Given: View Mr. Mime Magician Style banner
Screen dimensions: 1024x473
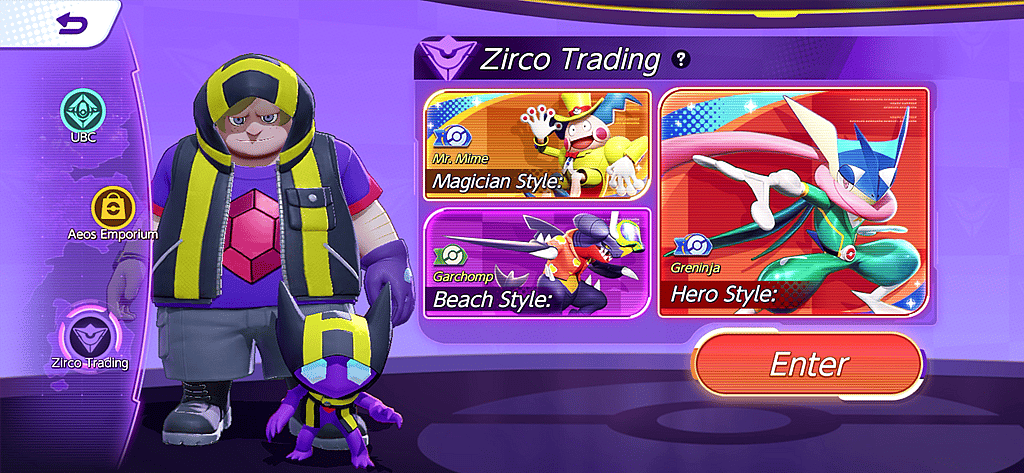Looking at the screenshot, I should [x=537, y=145].
